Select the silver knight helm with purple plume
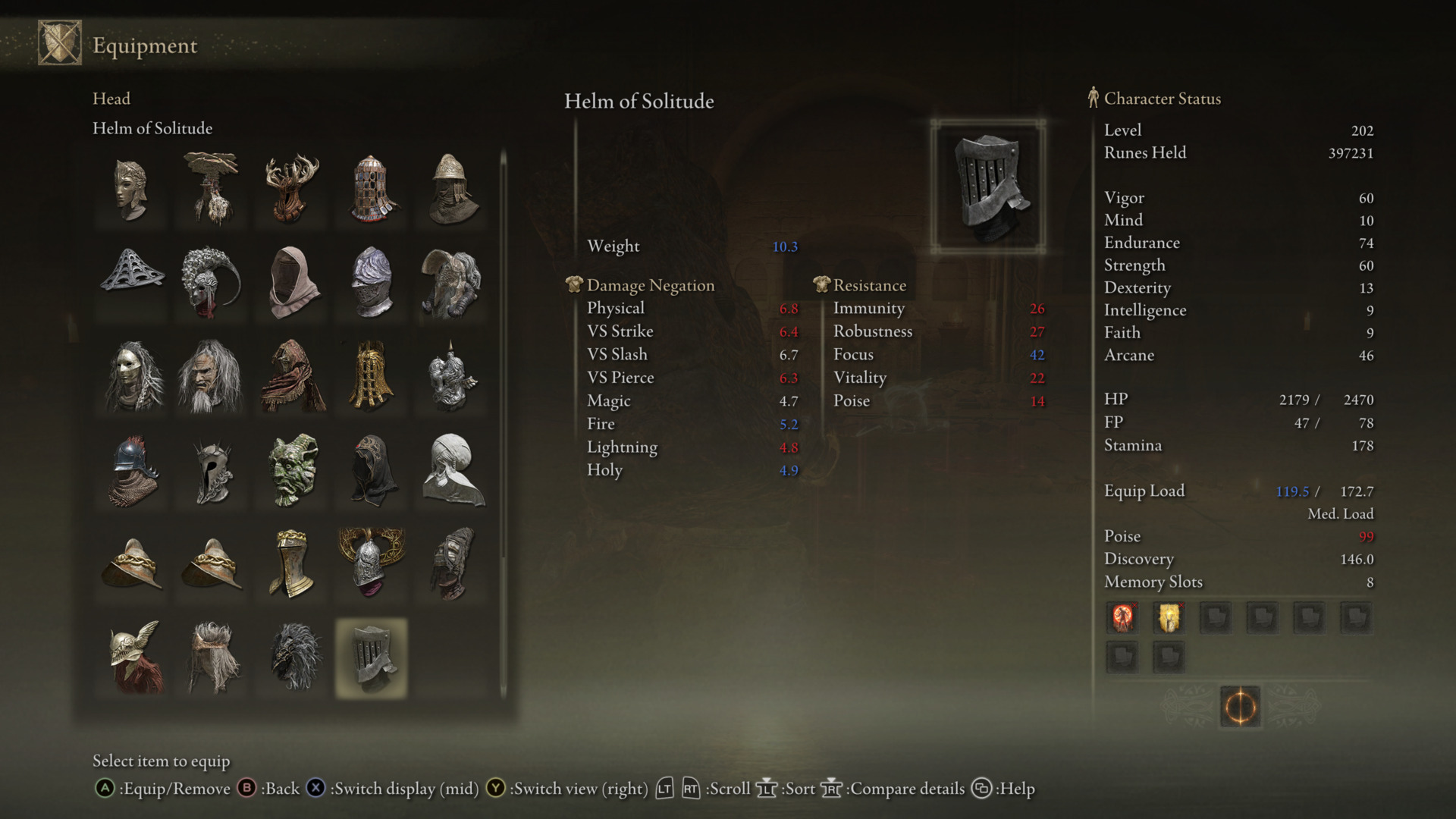 coord(372,281)
